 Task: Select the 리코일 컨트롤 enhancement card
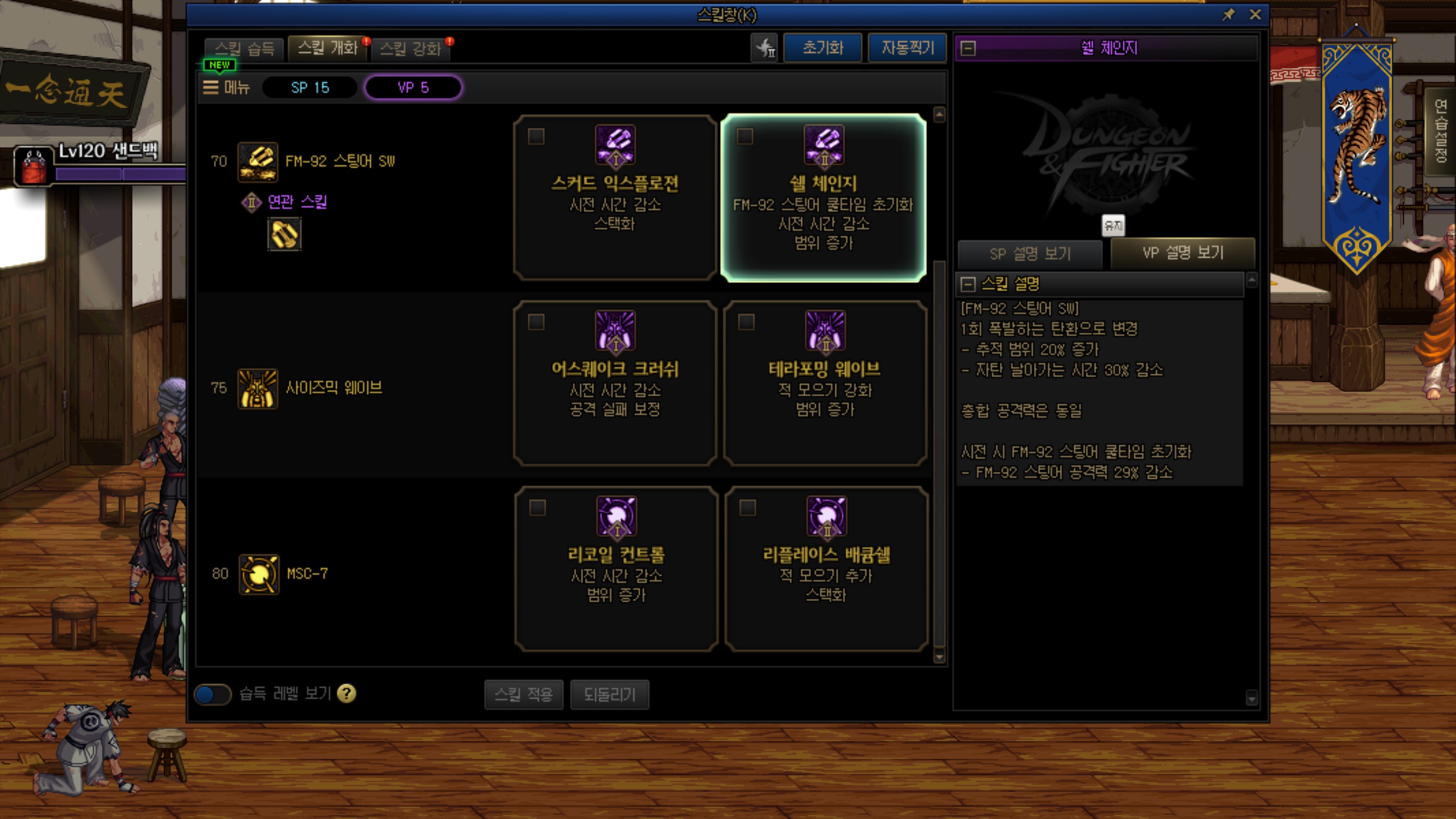616,569
